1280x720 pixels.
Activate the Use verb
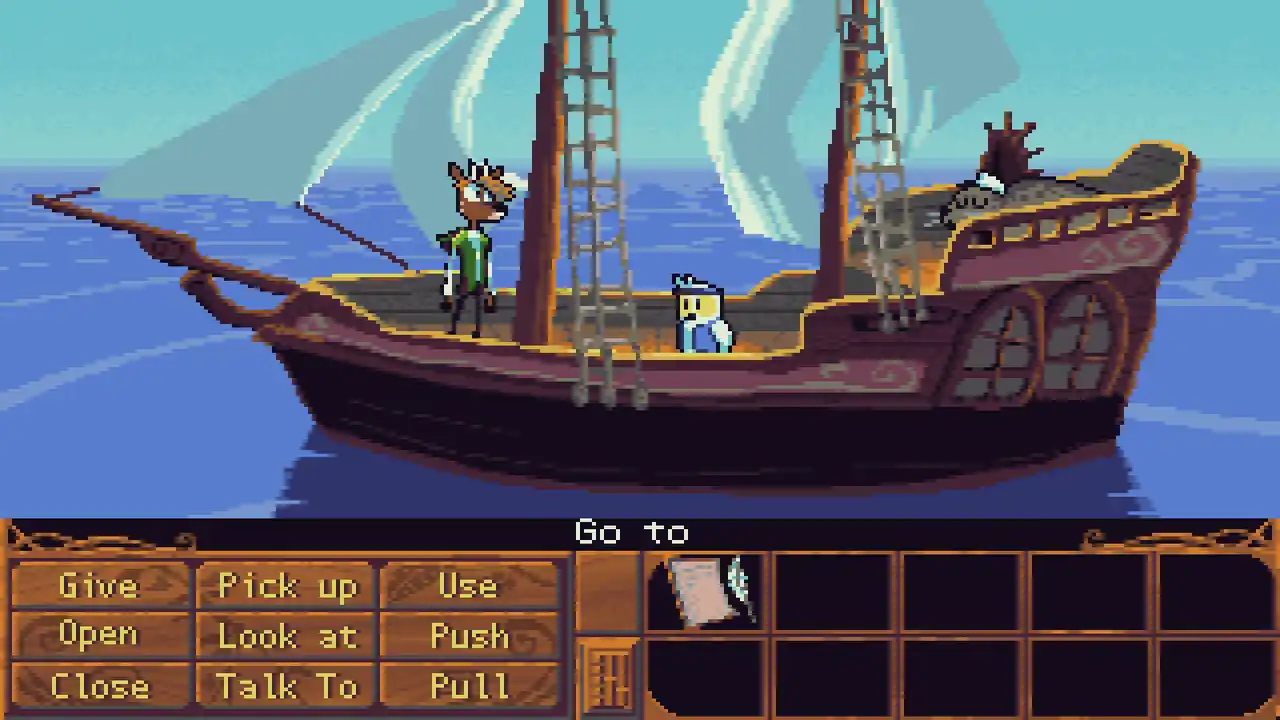point(468,586)
